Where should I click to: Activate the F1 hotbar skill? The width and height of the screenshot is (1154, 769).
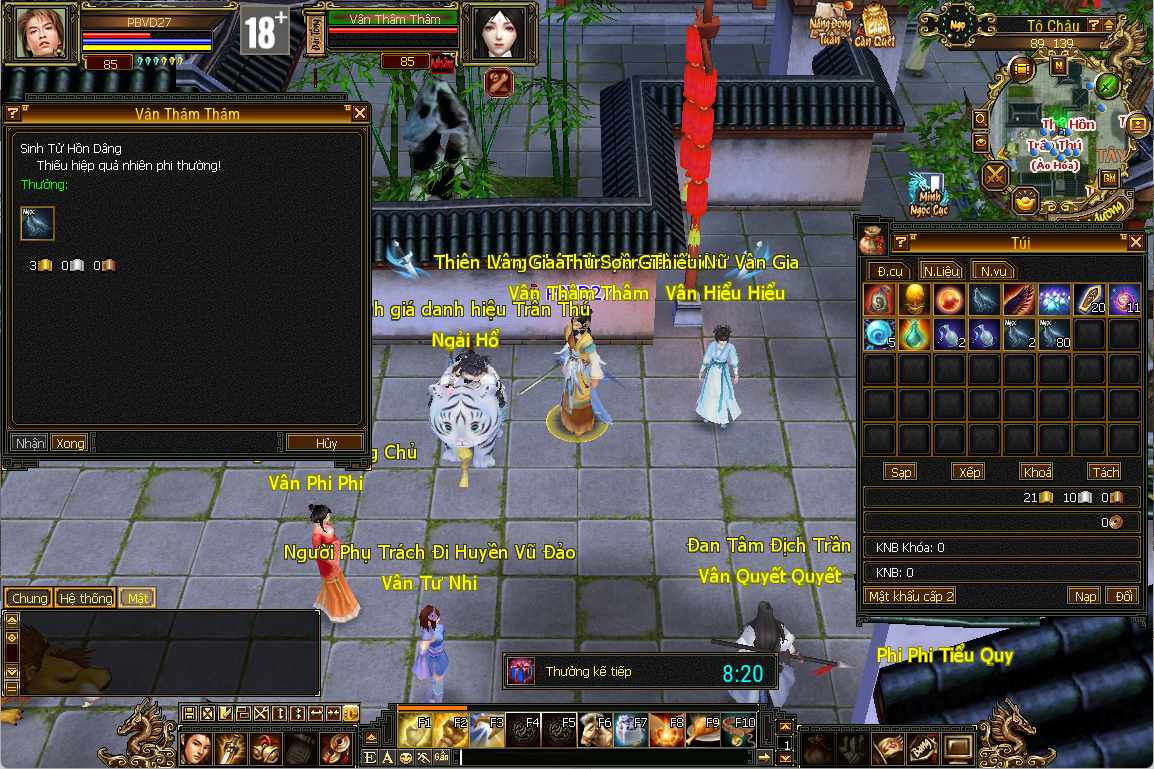click(x=416, y=730)
